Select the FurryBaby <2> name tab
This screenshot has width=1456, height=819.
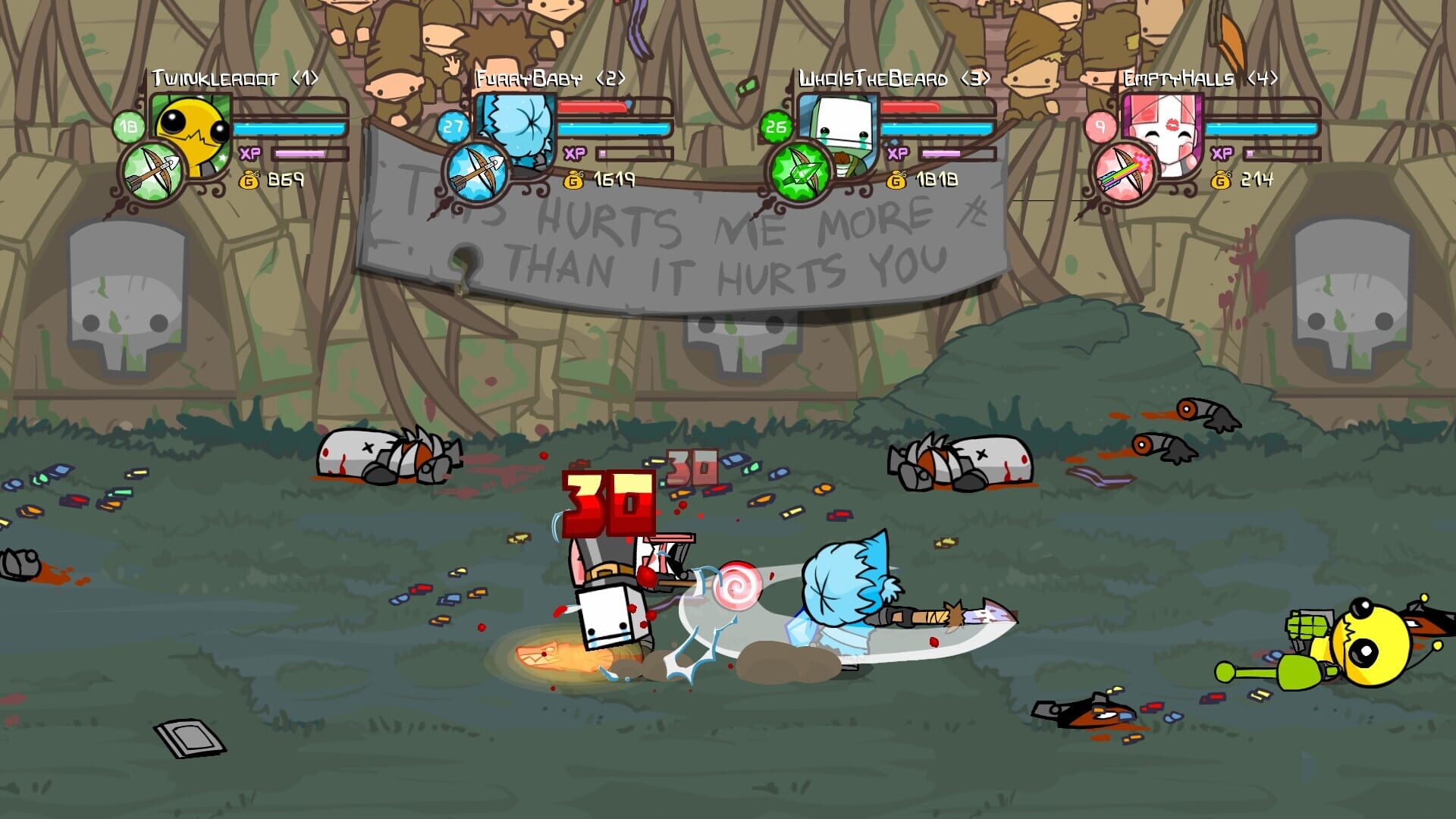coord(551,77)
